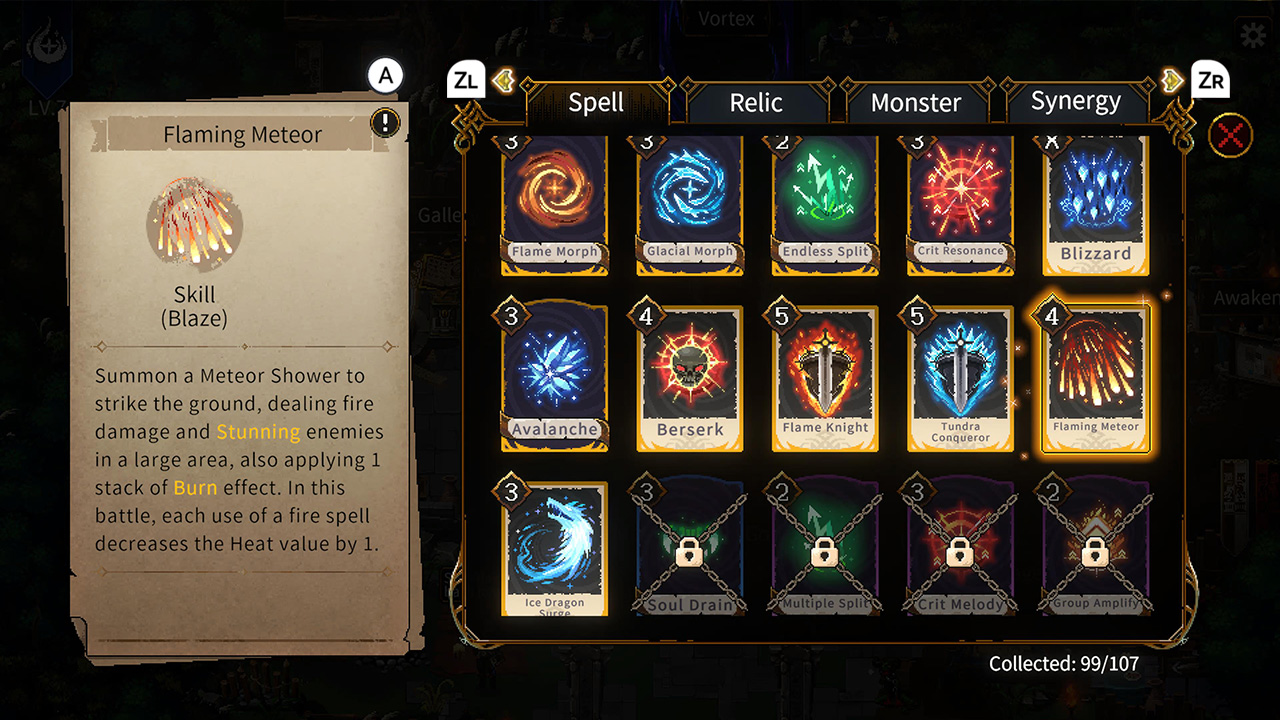Select the locked Group Amplify card
Screen dimensions: 1280x720
tap(1096, 548)
